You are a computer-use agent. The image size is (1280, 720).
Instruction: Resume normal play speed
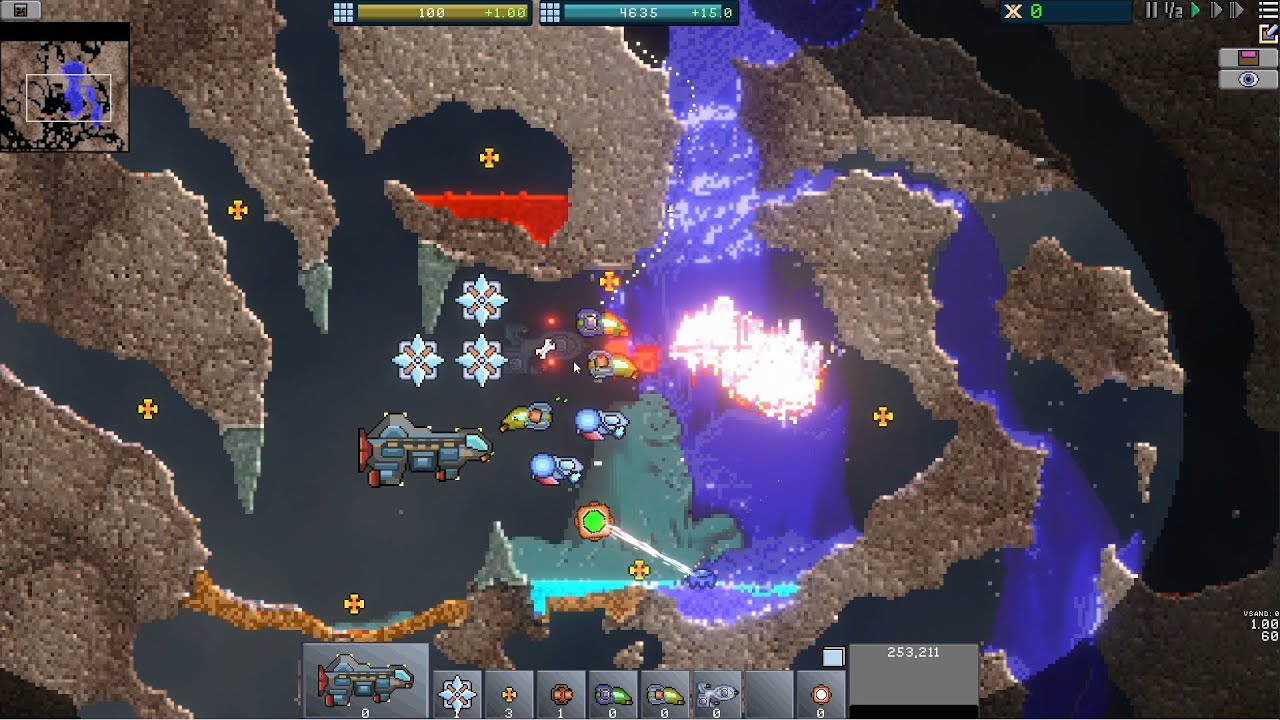pyautogui.click(x=1195, y=10)
